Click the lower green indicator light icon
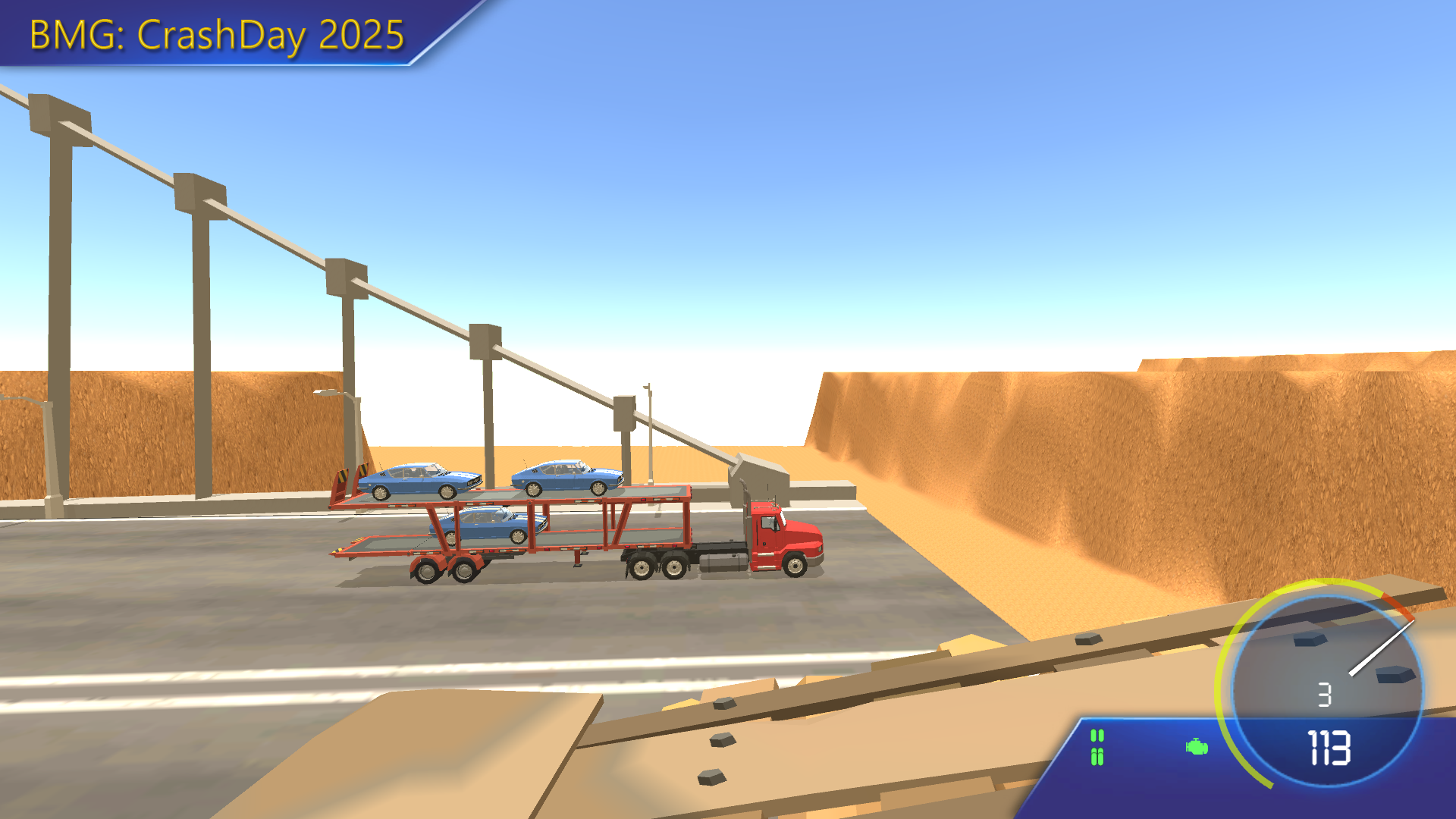 [x=1097, y=756]
